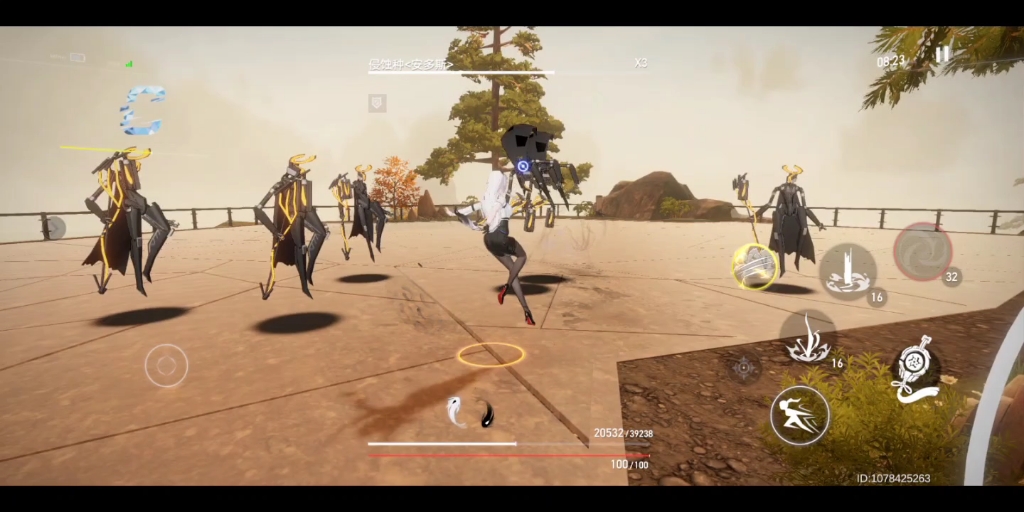1024x512 pixels.
Task: Tap the dash dodge running-figure button
Action: [799, 415]
